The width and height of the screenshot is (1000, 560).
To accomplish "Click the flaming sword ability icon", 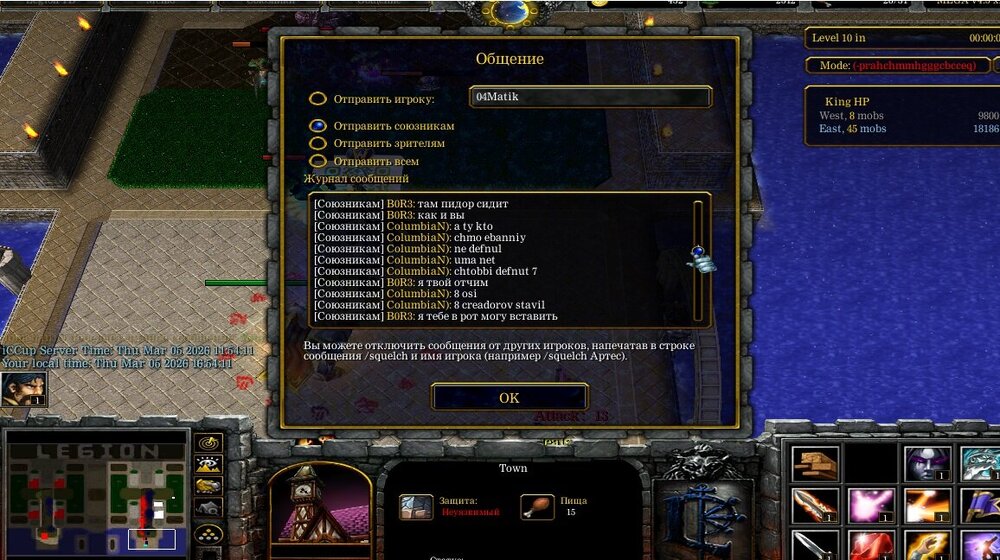I will [815, 507].
